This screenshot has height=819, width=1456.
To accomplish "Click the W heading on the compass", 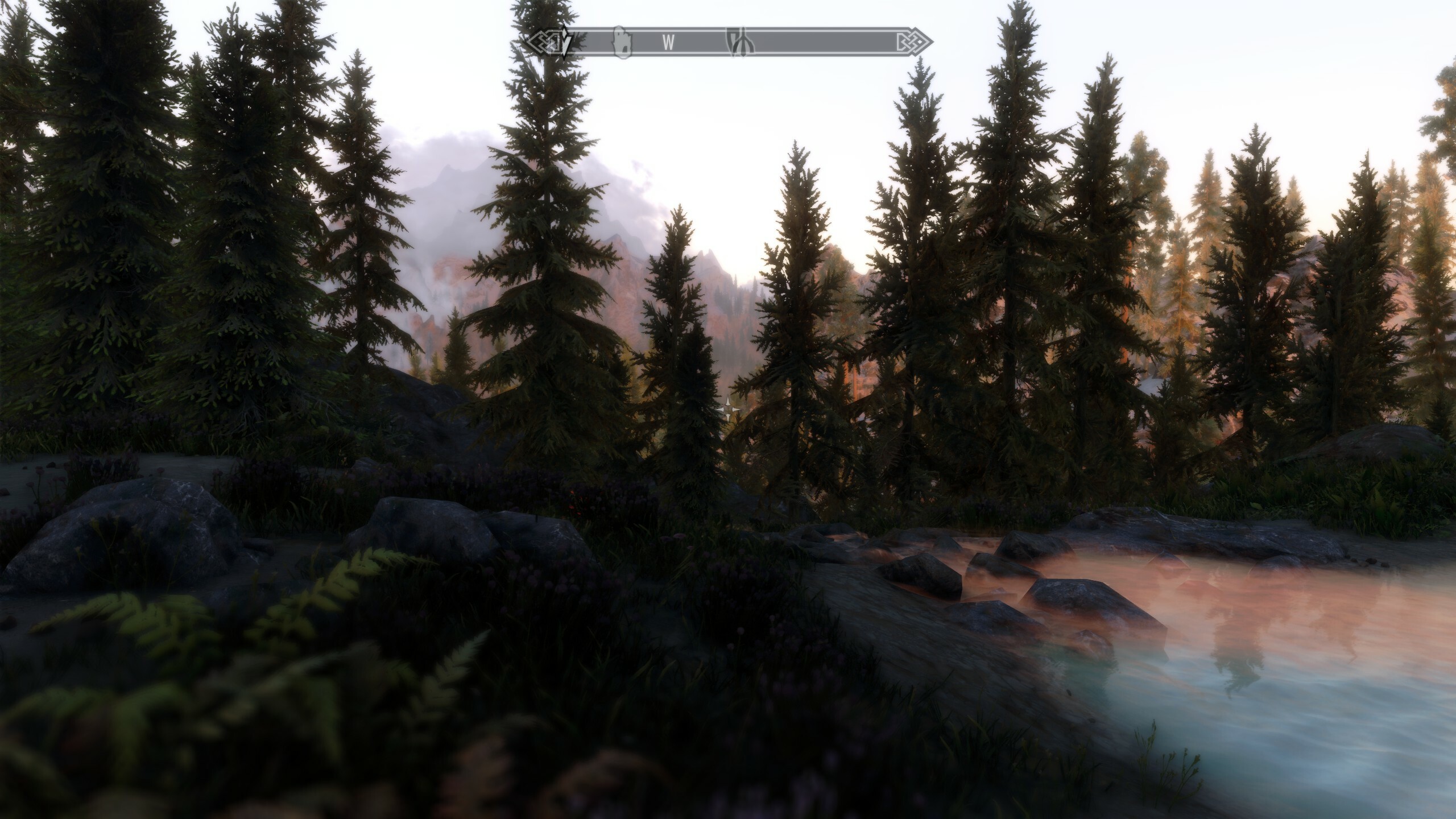I will [x=669, y=43].
